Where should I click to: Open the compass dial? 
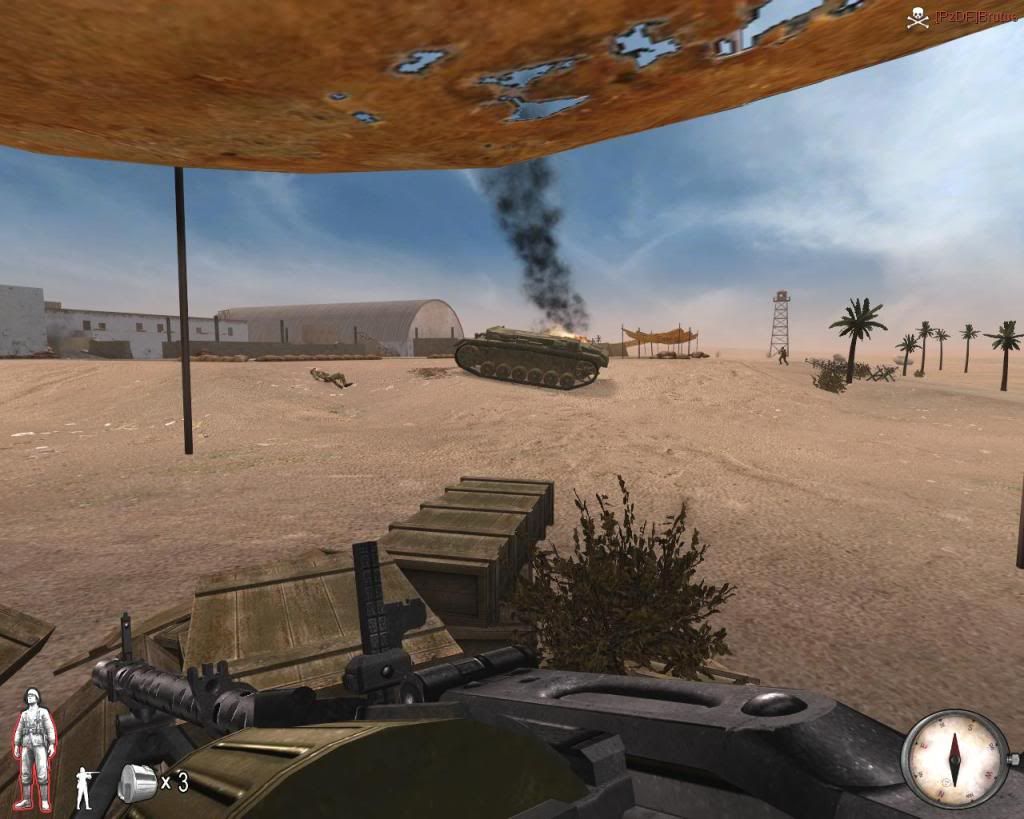[x=954, y=758]
